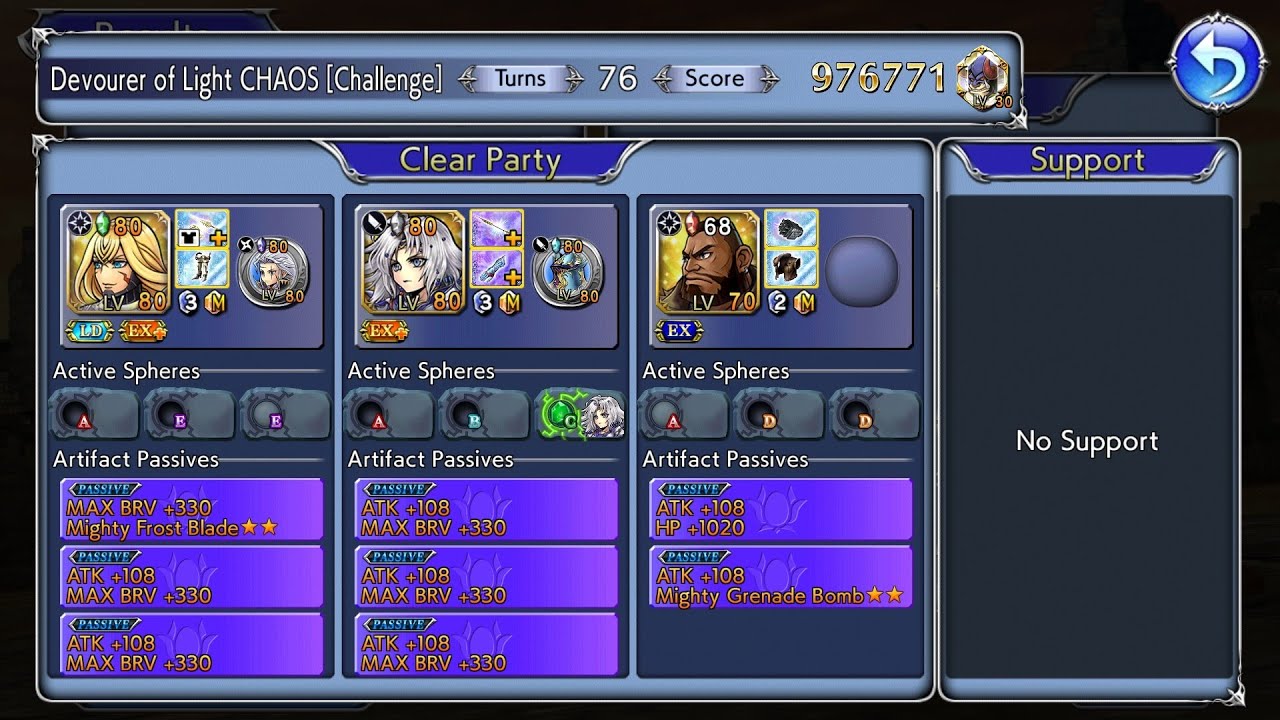The height and width of the screenshot is (720, 1280).
Task: Open the Mighty Grenade Bomb artifact passive
Action: pos(781,578)
